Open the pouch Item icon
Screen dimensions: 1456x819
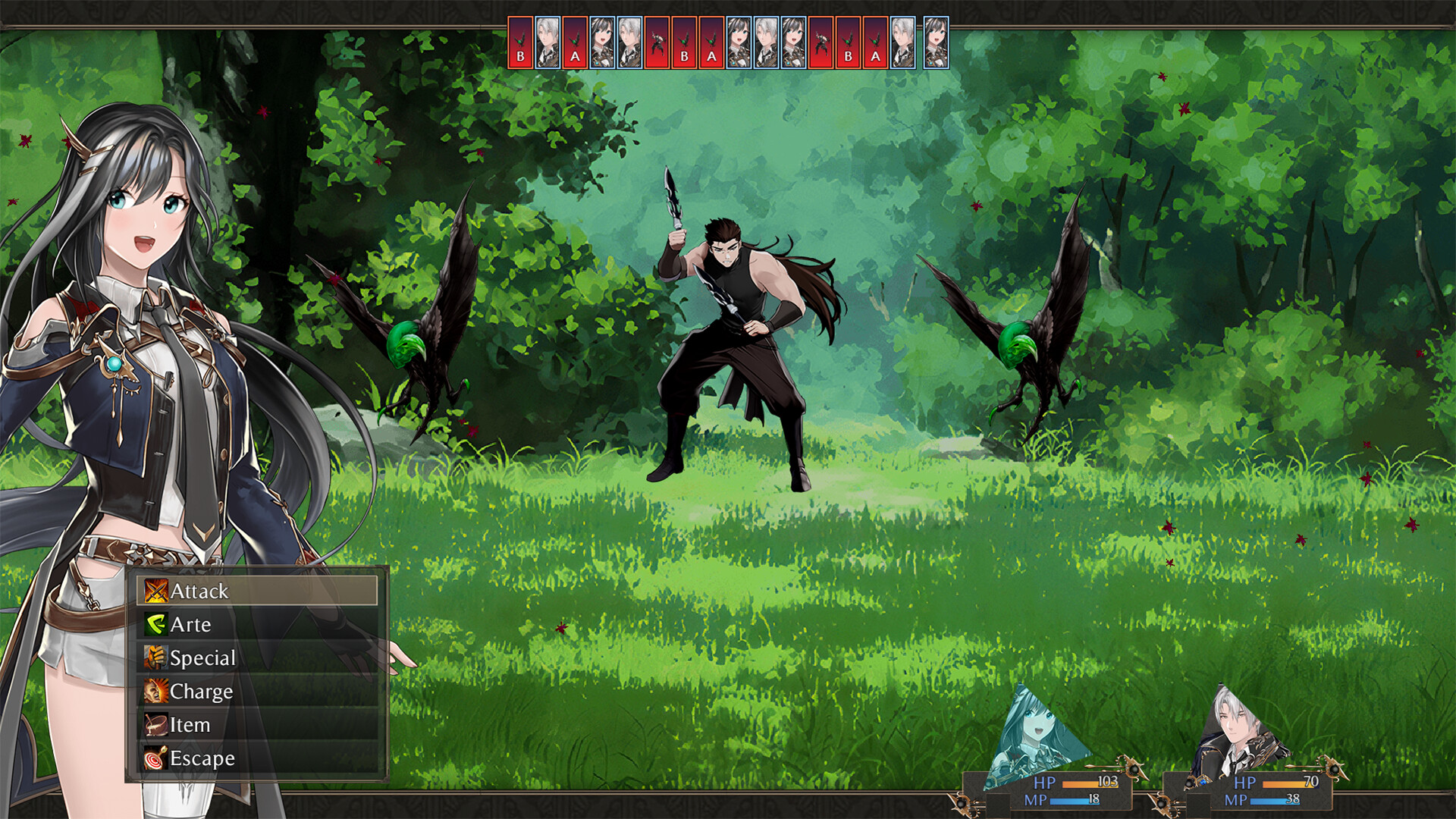coord(155,724)
